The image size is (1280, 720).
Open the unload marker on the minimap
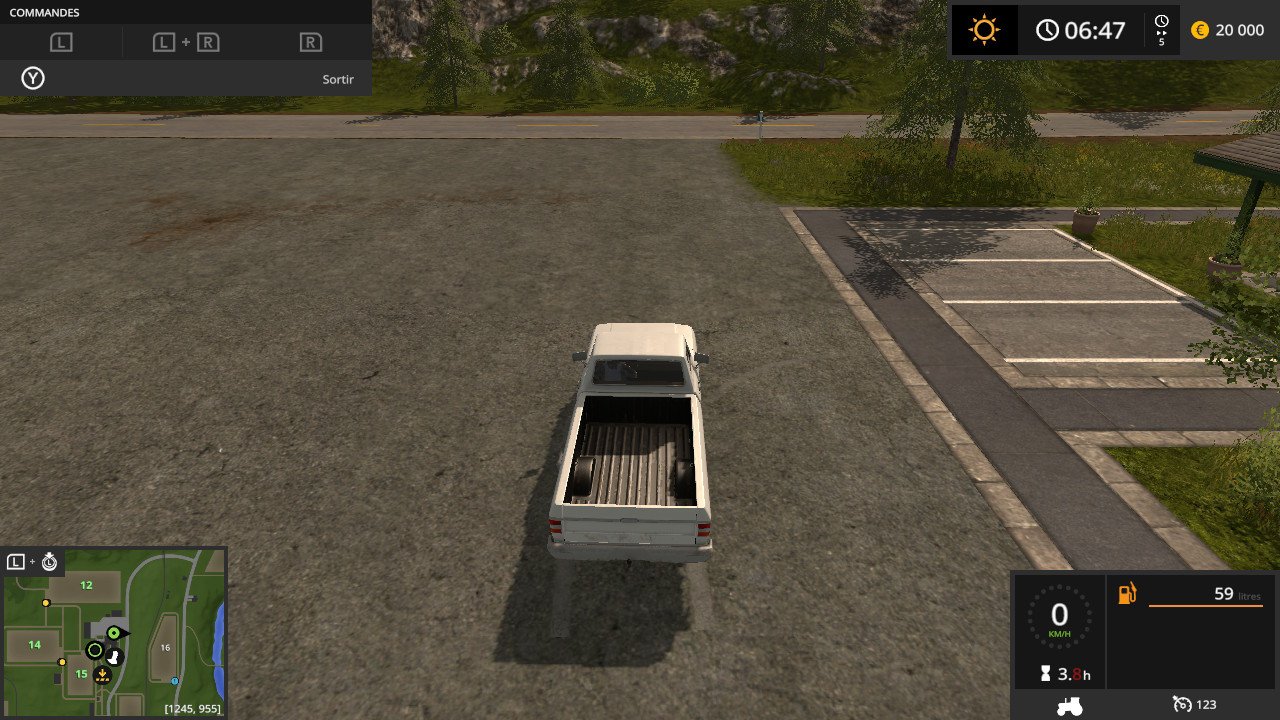pyautogui.click(x=102, y=674)
